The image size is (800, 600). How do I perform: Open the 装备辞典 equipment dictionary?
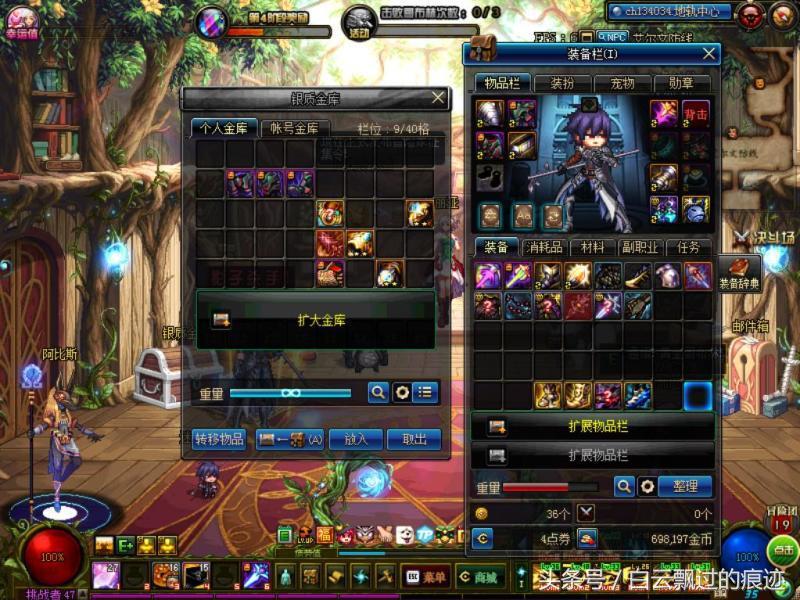(742, 272)
